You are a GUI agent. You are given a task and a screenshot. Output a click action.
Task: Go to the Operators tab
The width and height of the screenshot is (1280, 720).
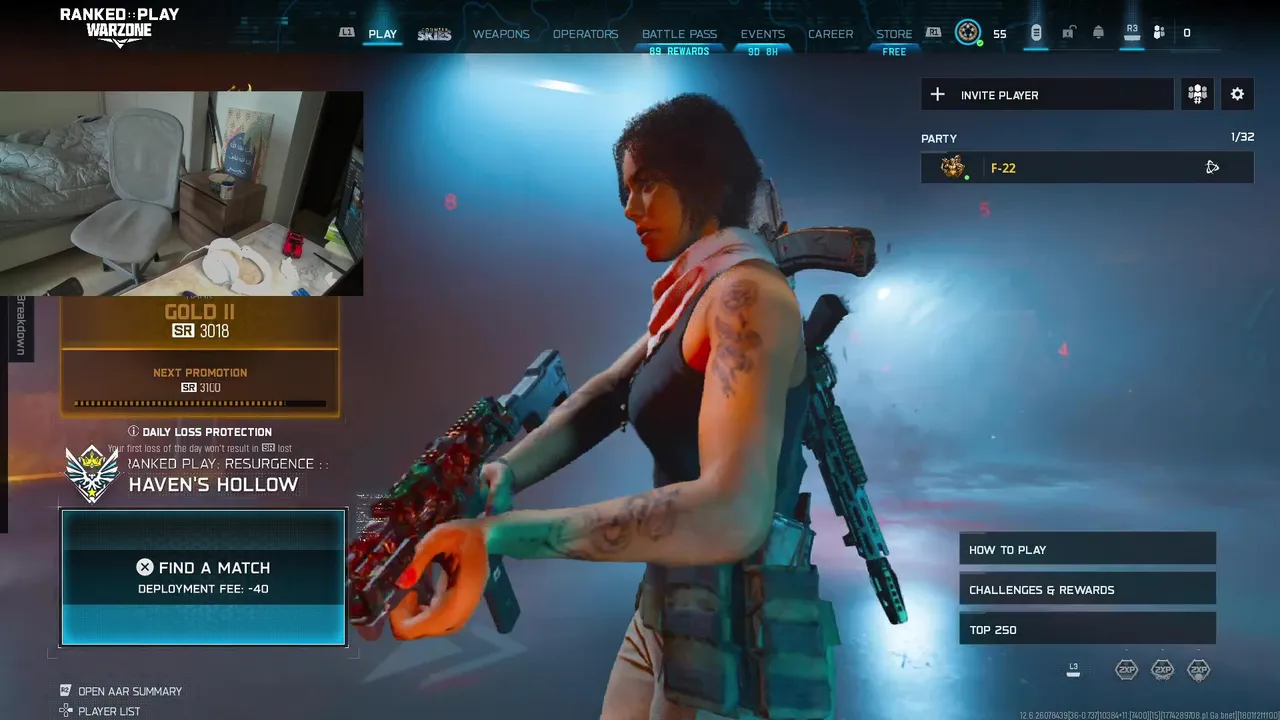(585, 34)
